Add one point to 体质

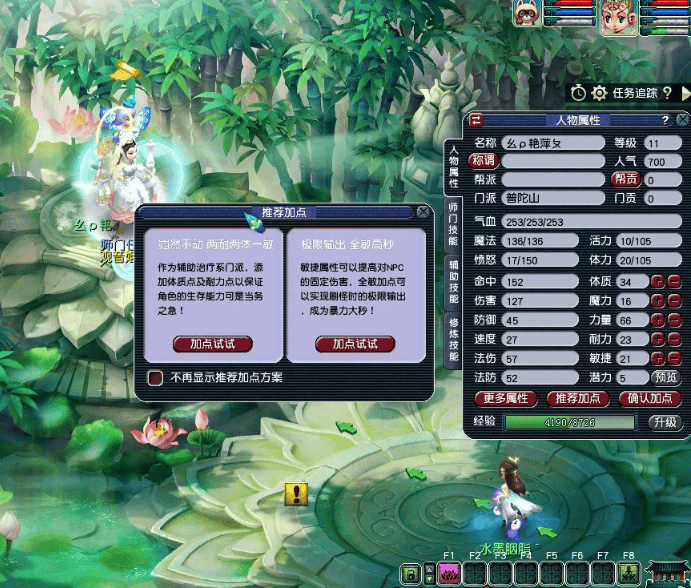click(658, 283)
